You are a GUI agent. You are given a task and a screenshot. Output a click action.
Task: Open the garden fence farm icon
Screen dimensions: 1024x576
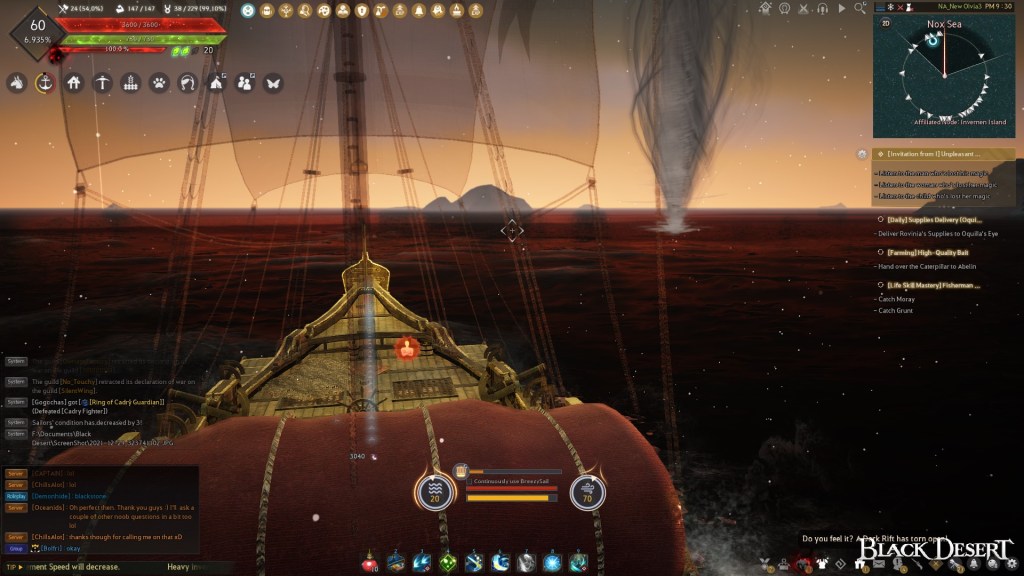pyautogui.click(x=130, y=83)
